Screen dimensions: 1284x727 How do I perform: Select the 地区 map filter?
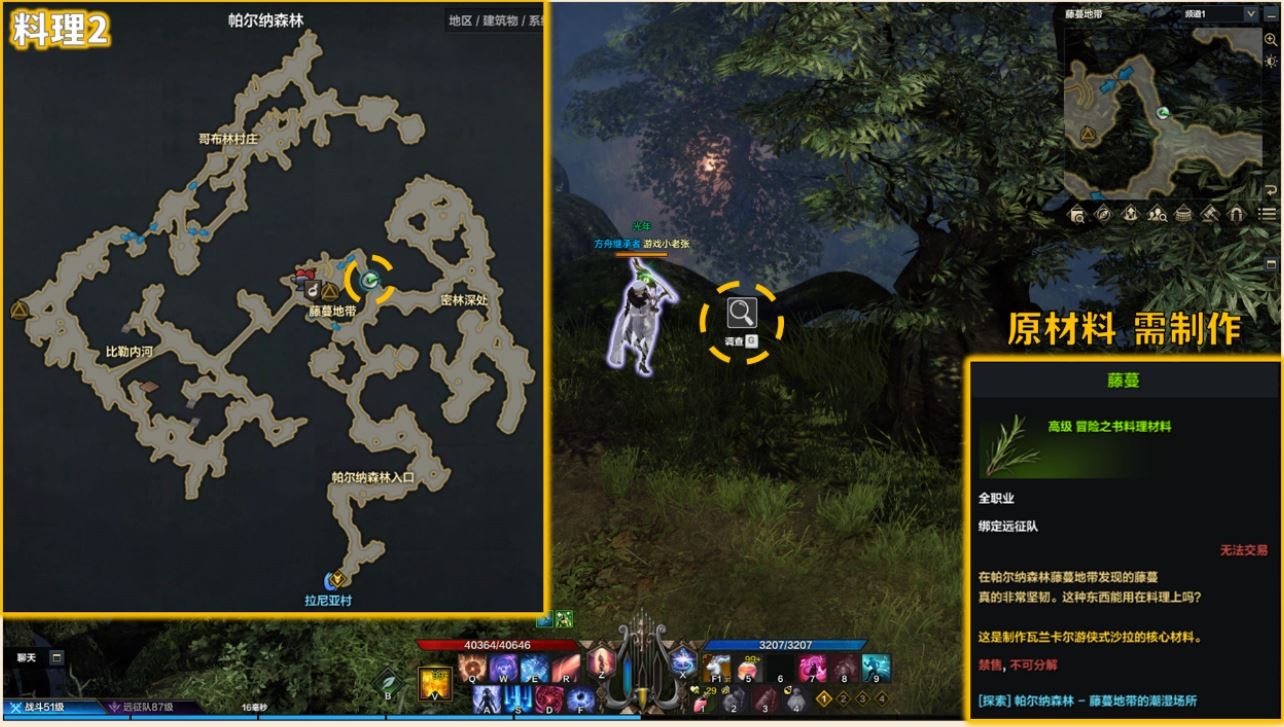click(460, 20)
